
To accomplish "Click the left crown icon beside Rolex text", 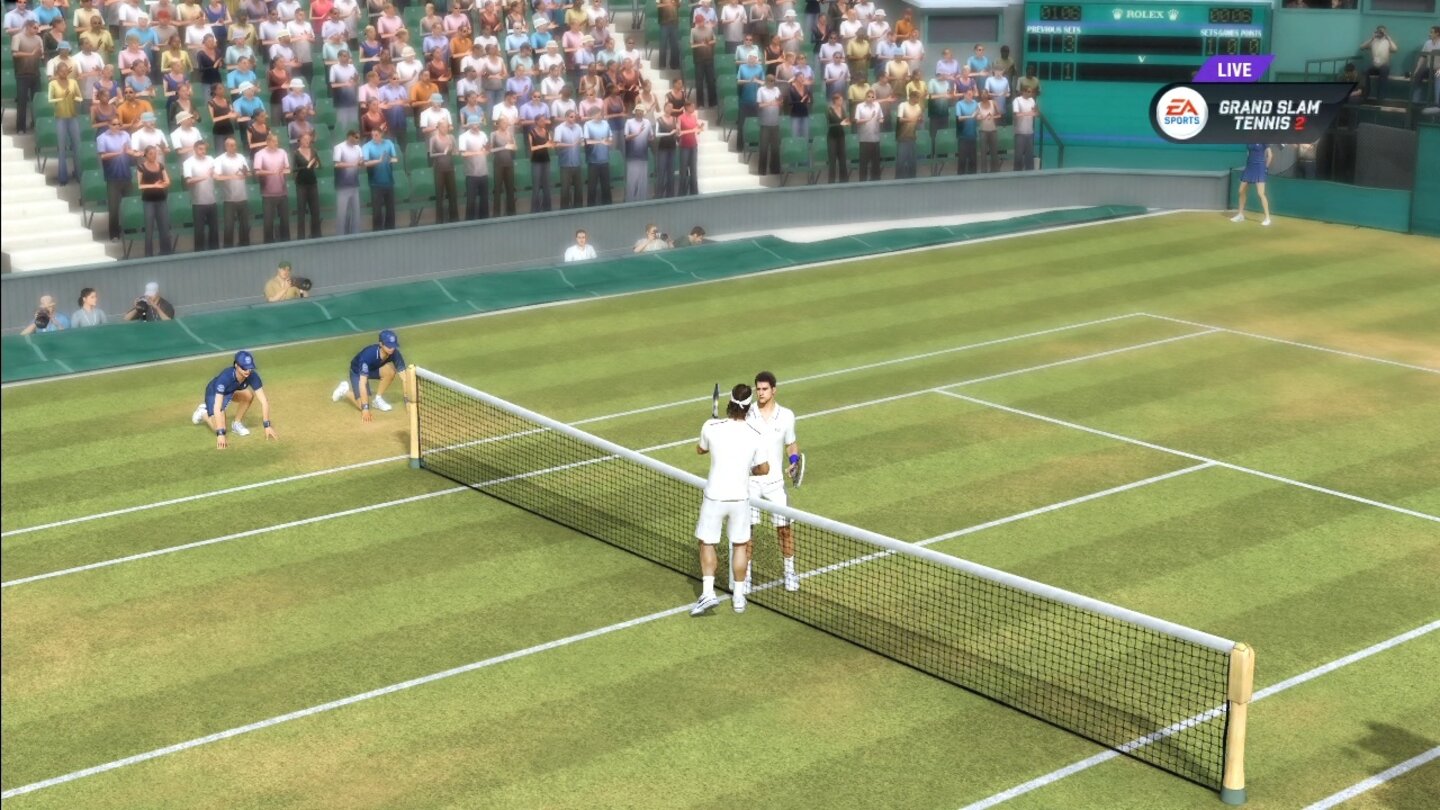I will click(1118, 13).
